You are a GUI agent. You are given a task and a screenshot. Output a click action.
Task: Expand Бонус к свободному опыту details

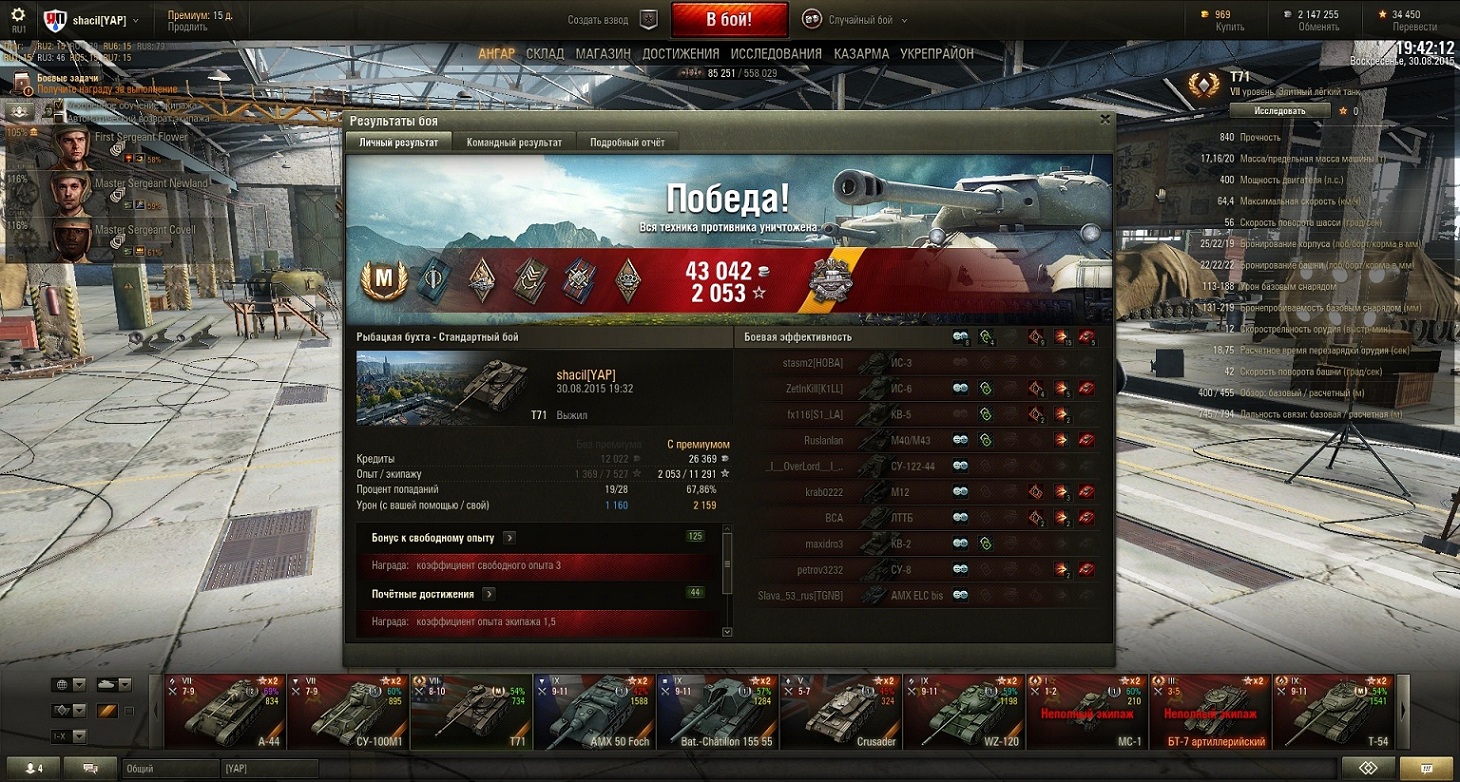(x=510, y=538)
